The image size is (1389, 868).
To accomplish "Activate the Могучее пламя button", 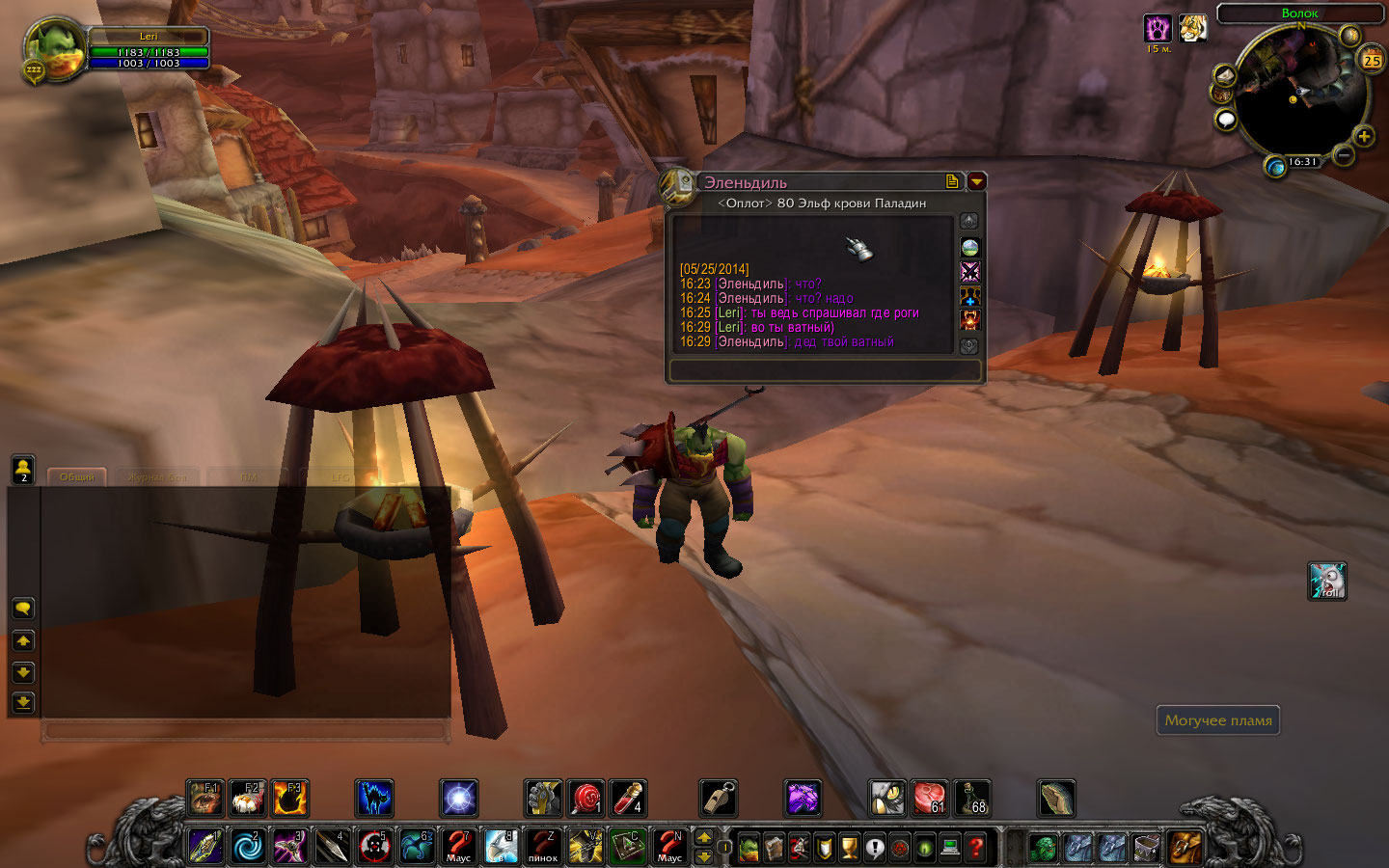I will 1217,720.
